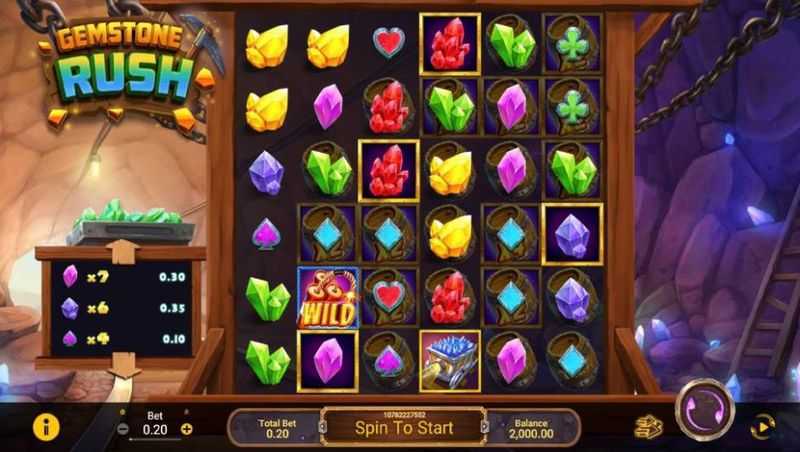
Task: Toggle the autoplay button
Action: pos(763,427)
